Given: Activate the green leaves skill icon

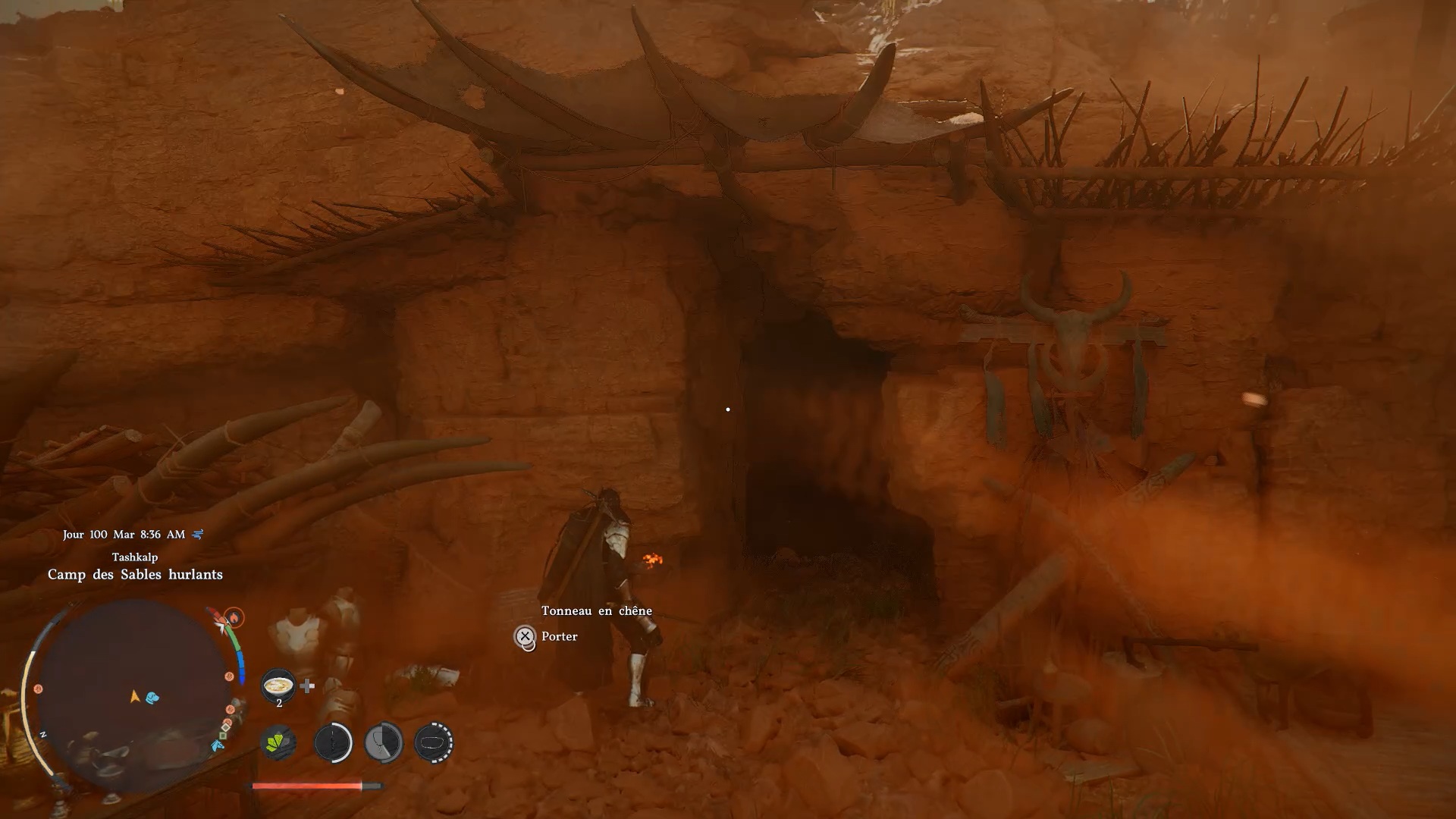Looking at the screenshot, I should (x=278, y=742).
